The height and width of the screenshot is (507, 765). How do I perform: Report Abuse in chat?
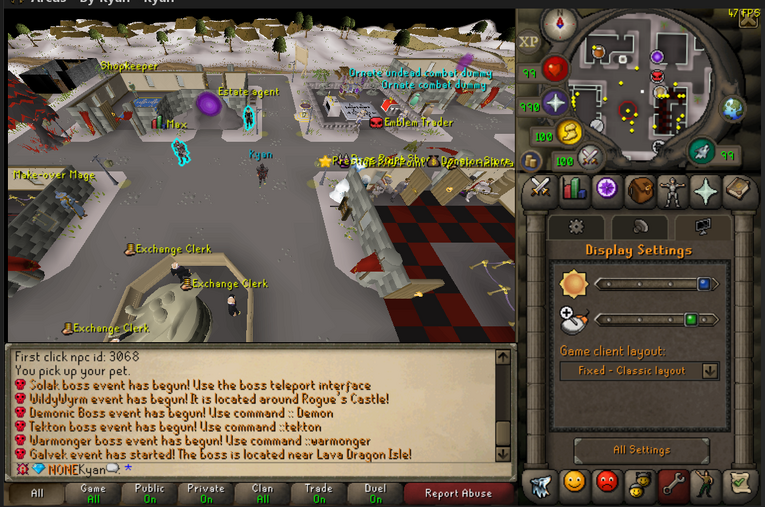pos(457,493)
